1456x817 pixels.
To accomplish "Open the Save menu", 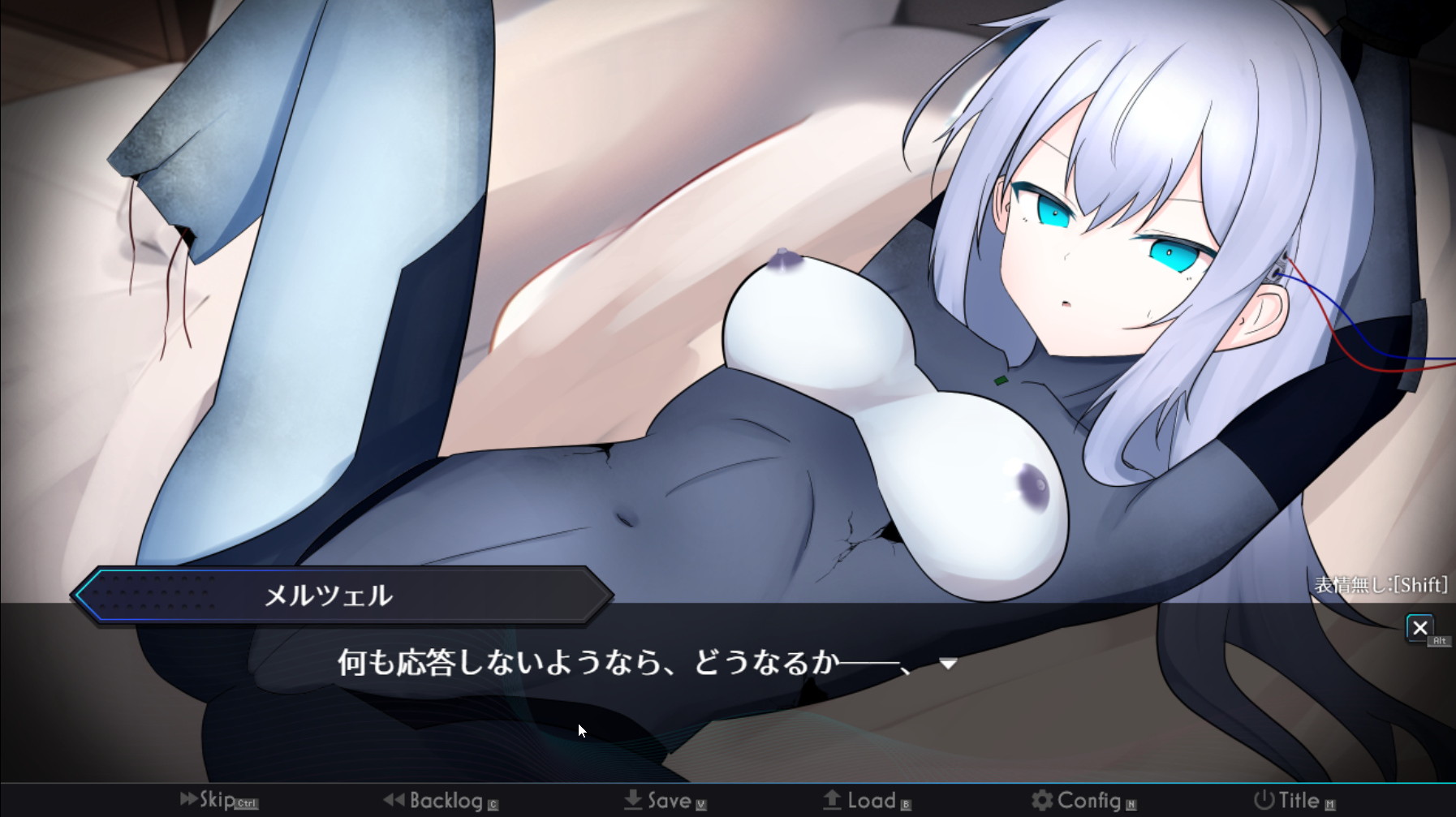I will pos(664,801).
